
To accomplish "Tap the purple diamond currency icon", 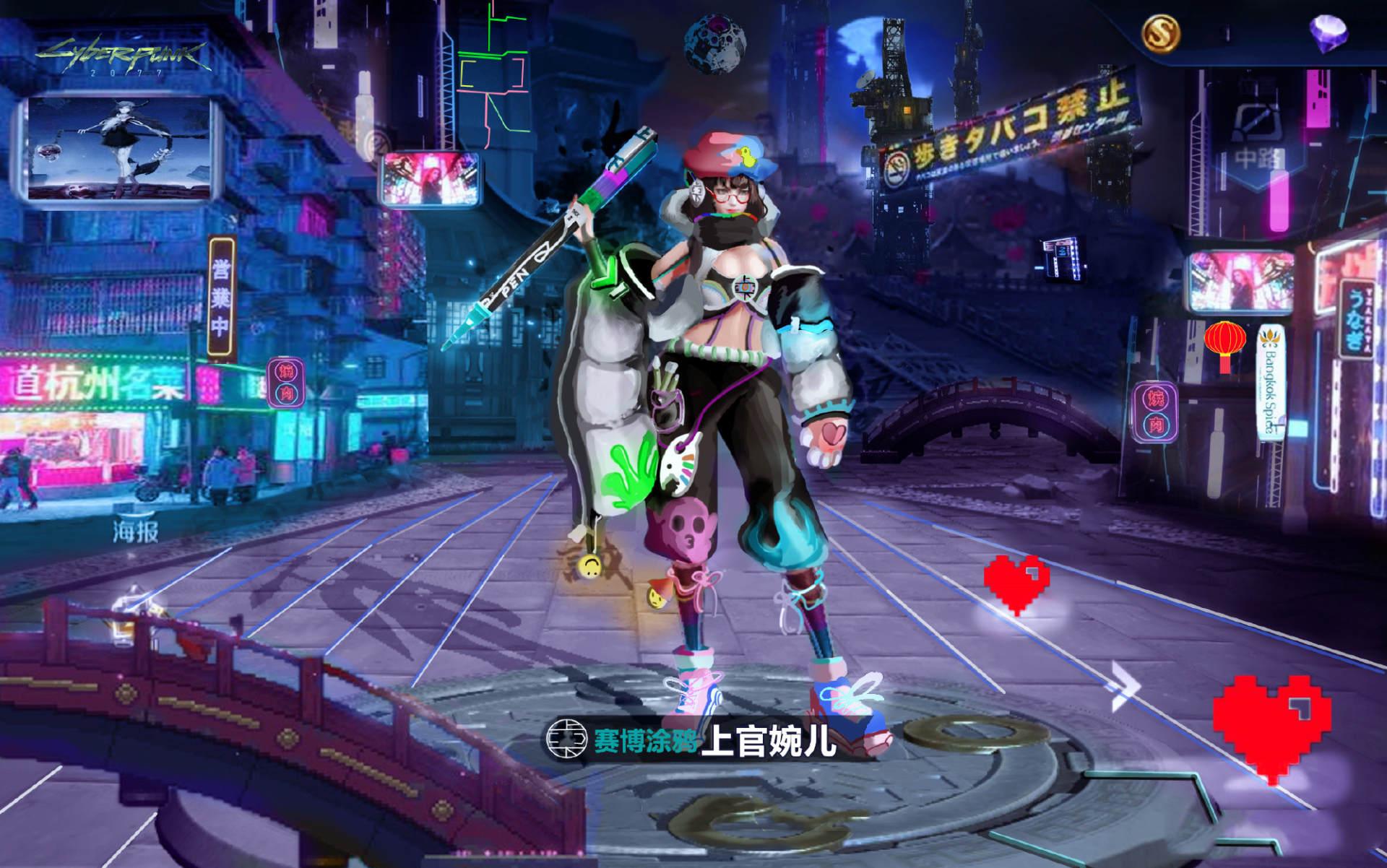I will pyautogui.click(x=1328, y=35).
